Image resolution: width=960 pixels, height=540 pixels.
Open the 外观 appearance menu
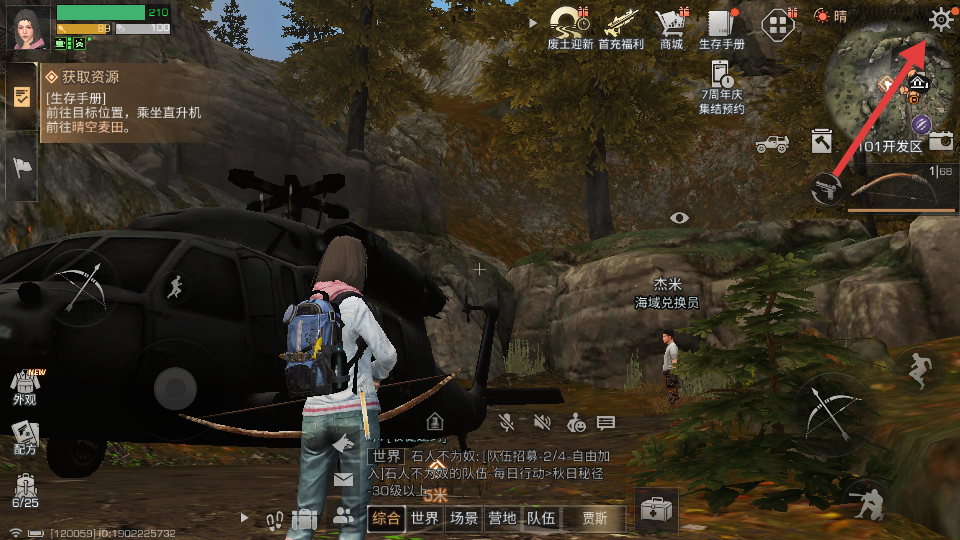pos(25,386)
